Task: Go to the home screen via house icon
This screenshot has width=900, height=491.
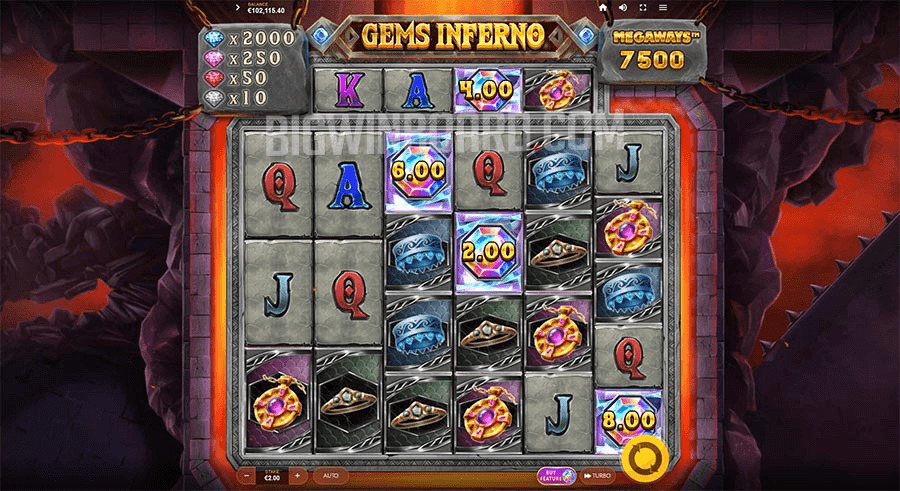Action: coord(603,7)
